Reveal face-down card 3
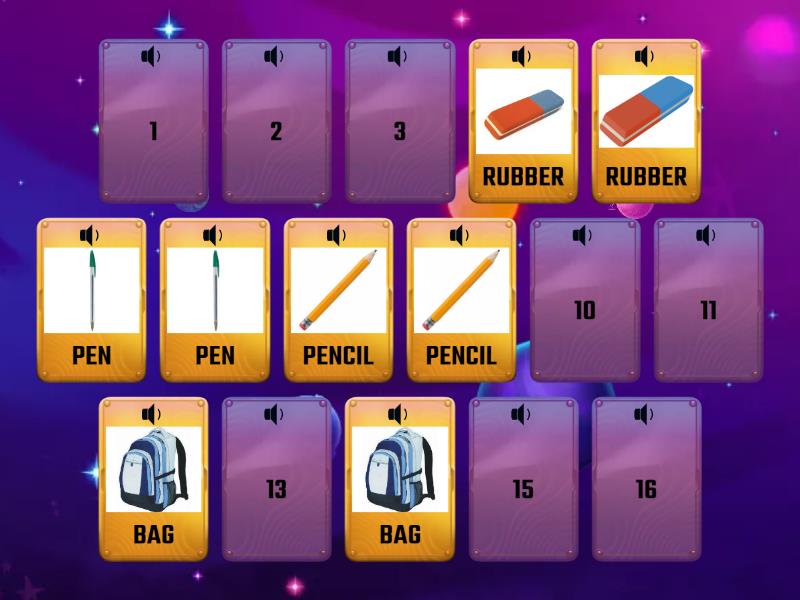This screenshot has height=600, width=800. pos(400,132)
